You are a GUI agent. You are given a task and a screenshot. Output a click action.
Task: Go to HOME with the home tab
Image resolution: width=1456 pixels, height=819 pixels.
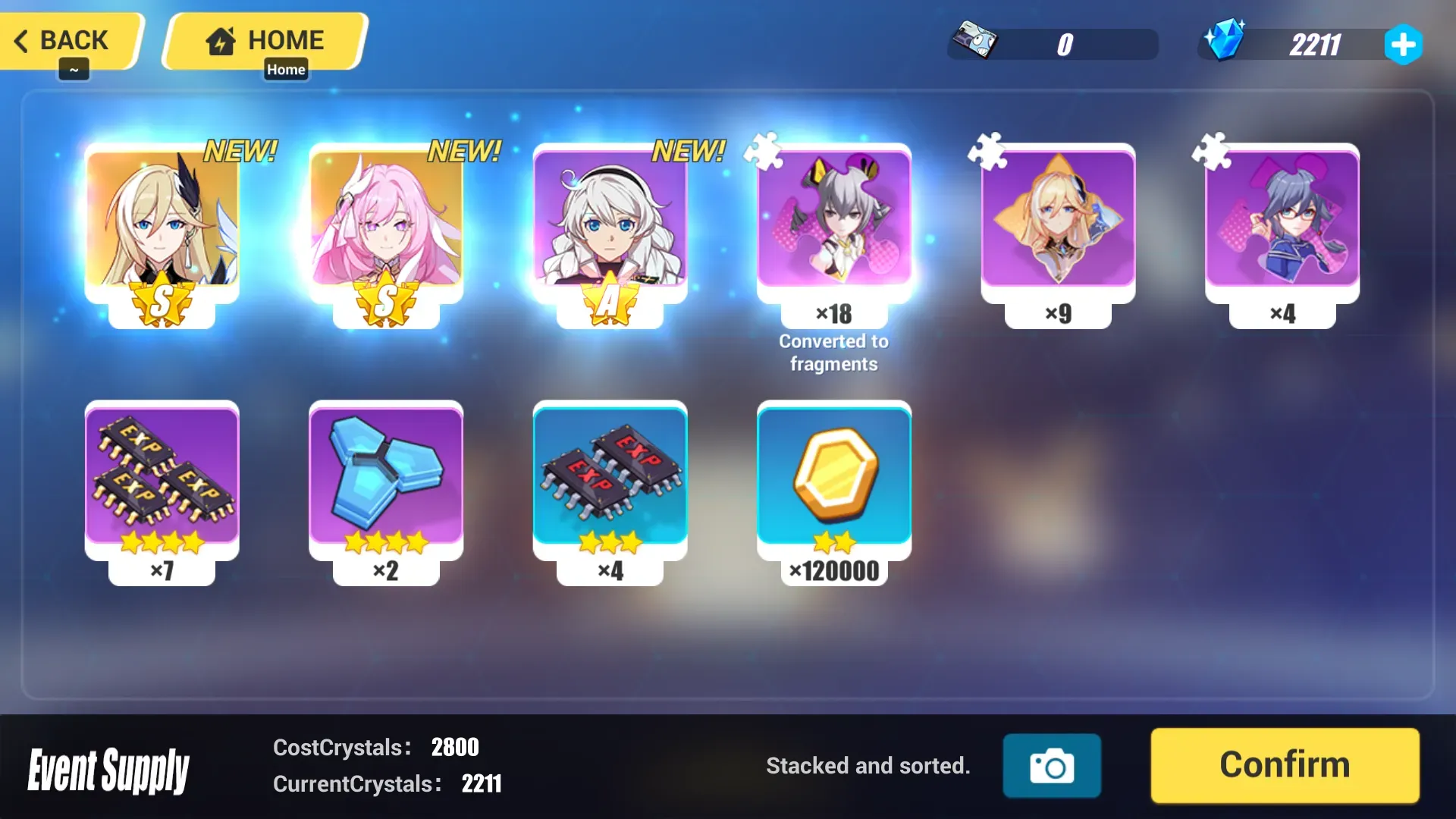264,40
